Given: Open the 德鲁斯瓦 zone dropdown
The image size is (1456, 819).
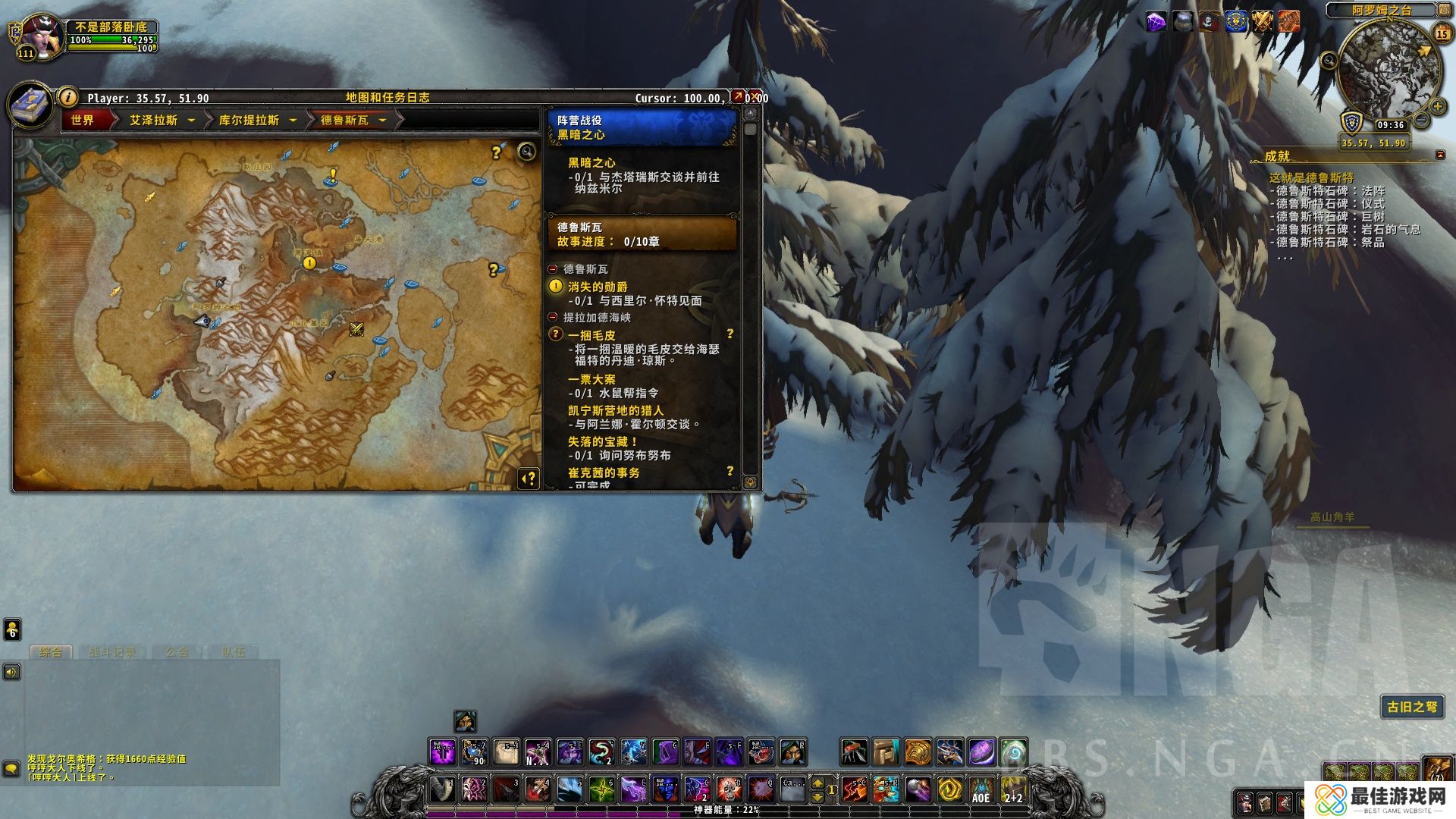Looking at the screenshot, I should [382, 120].
